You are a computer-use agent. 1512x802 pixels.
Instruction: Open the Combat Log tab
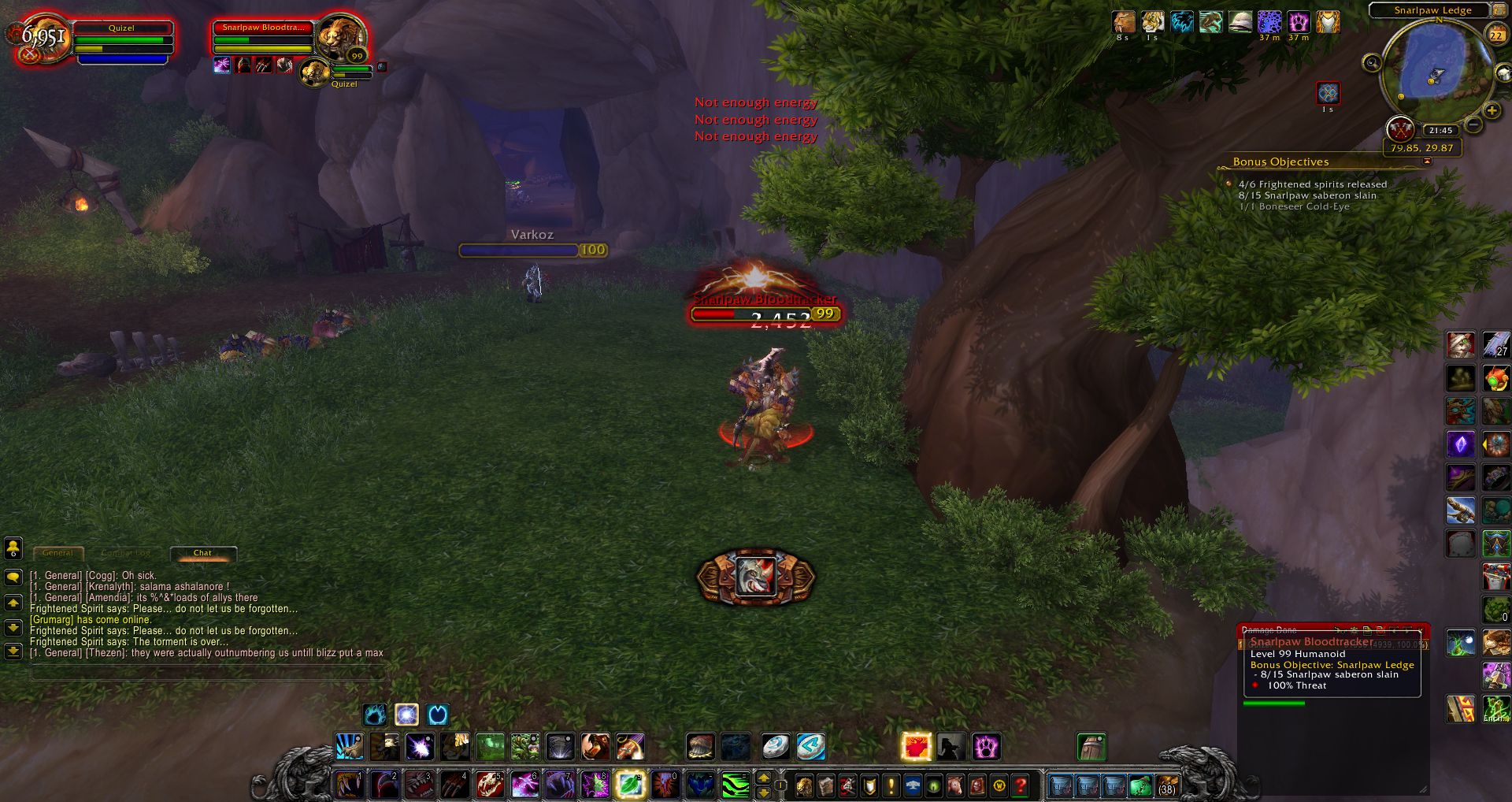tap(125, 553)
